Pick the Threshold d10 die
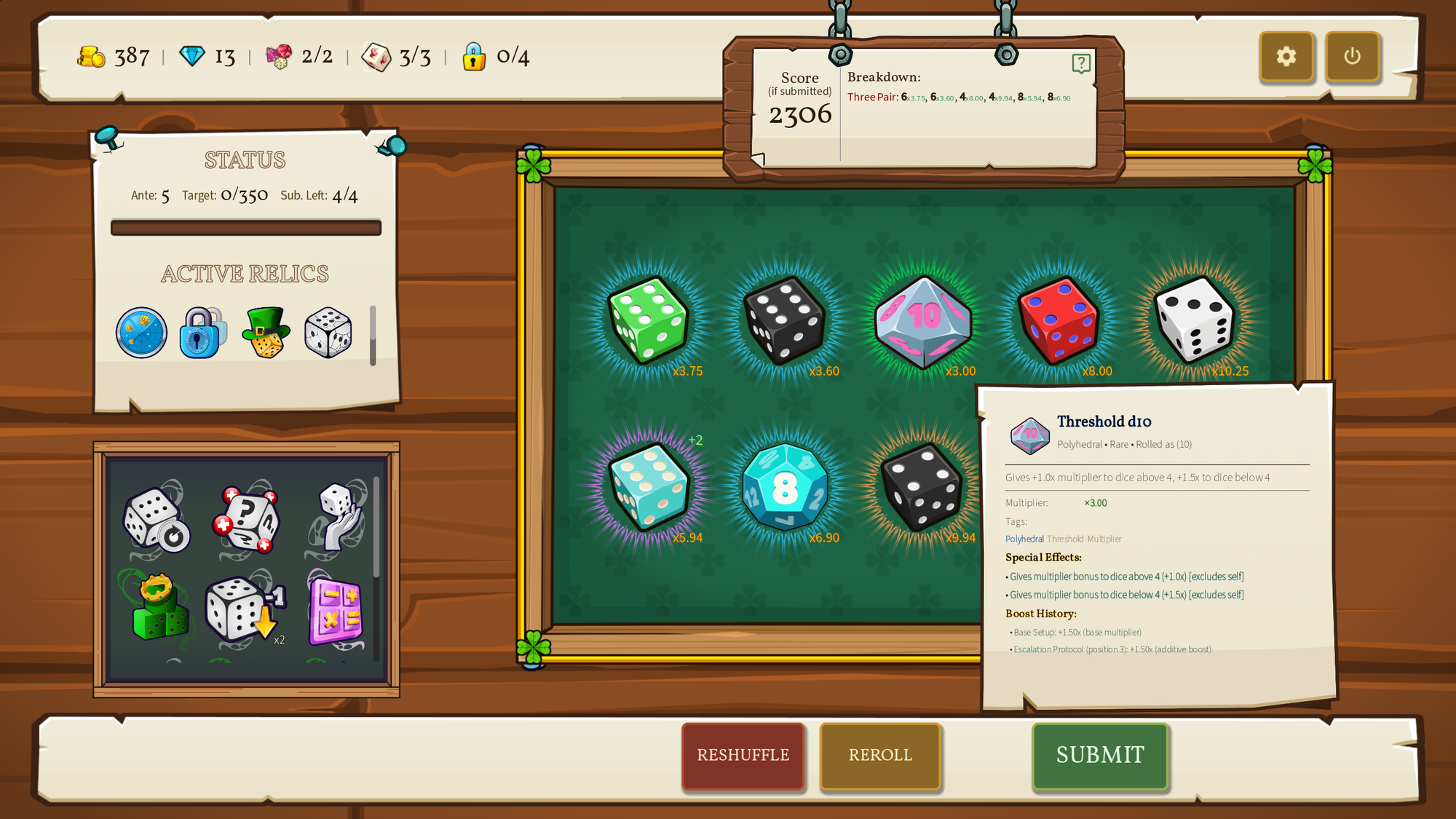This screenshot has height=819, width=1456. [x=923, y=320]
